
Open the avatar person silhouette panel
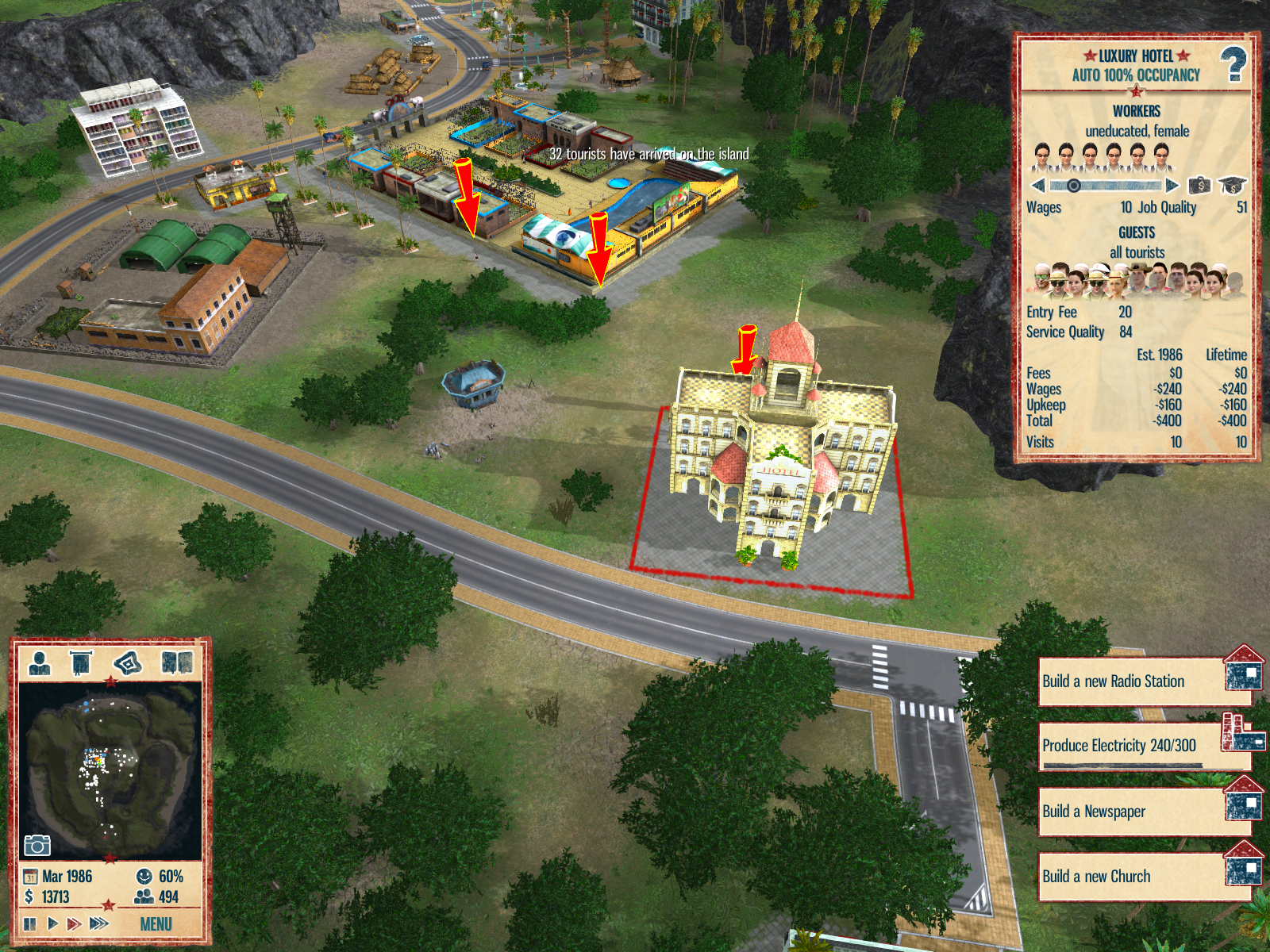pos(40,662)
